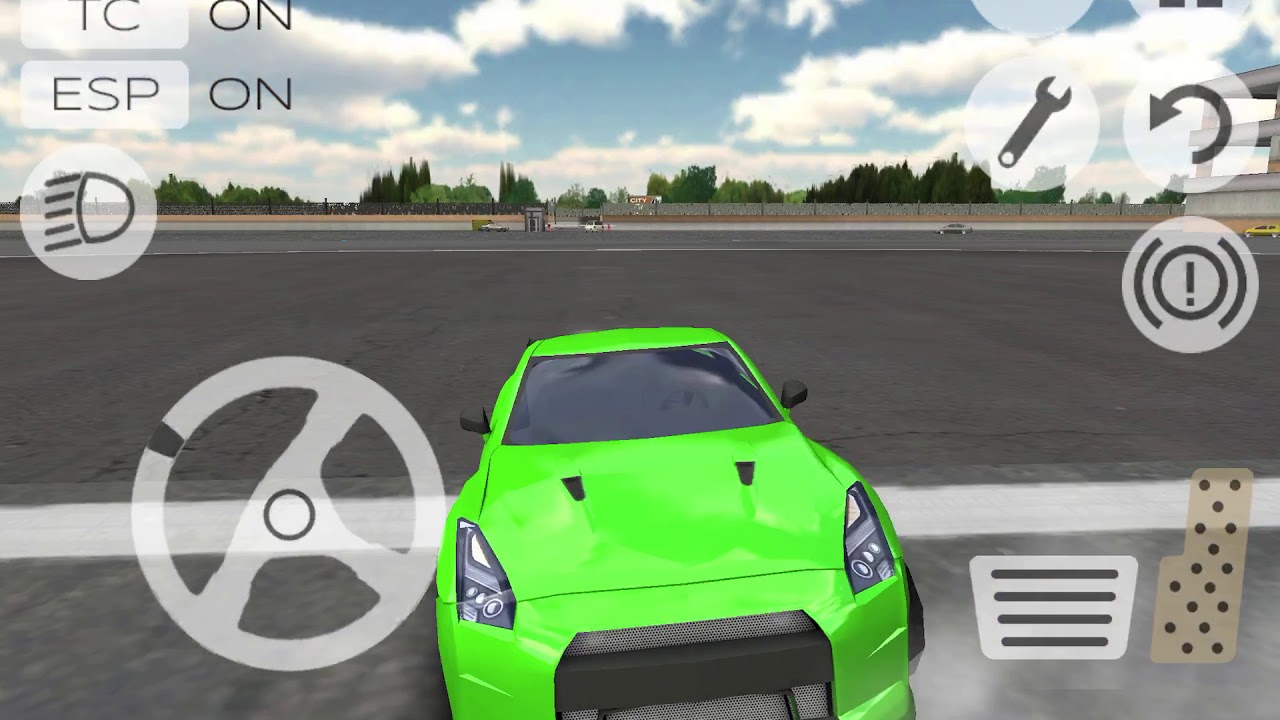Hit the gas accelerator pedal

[x=1204, y=566]
